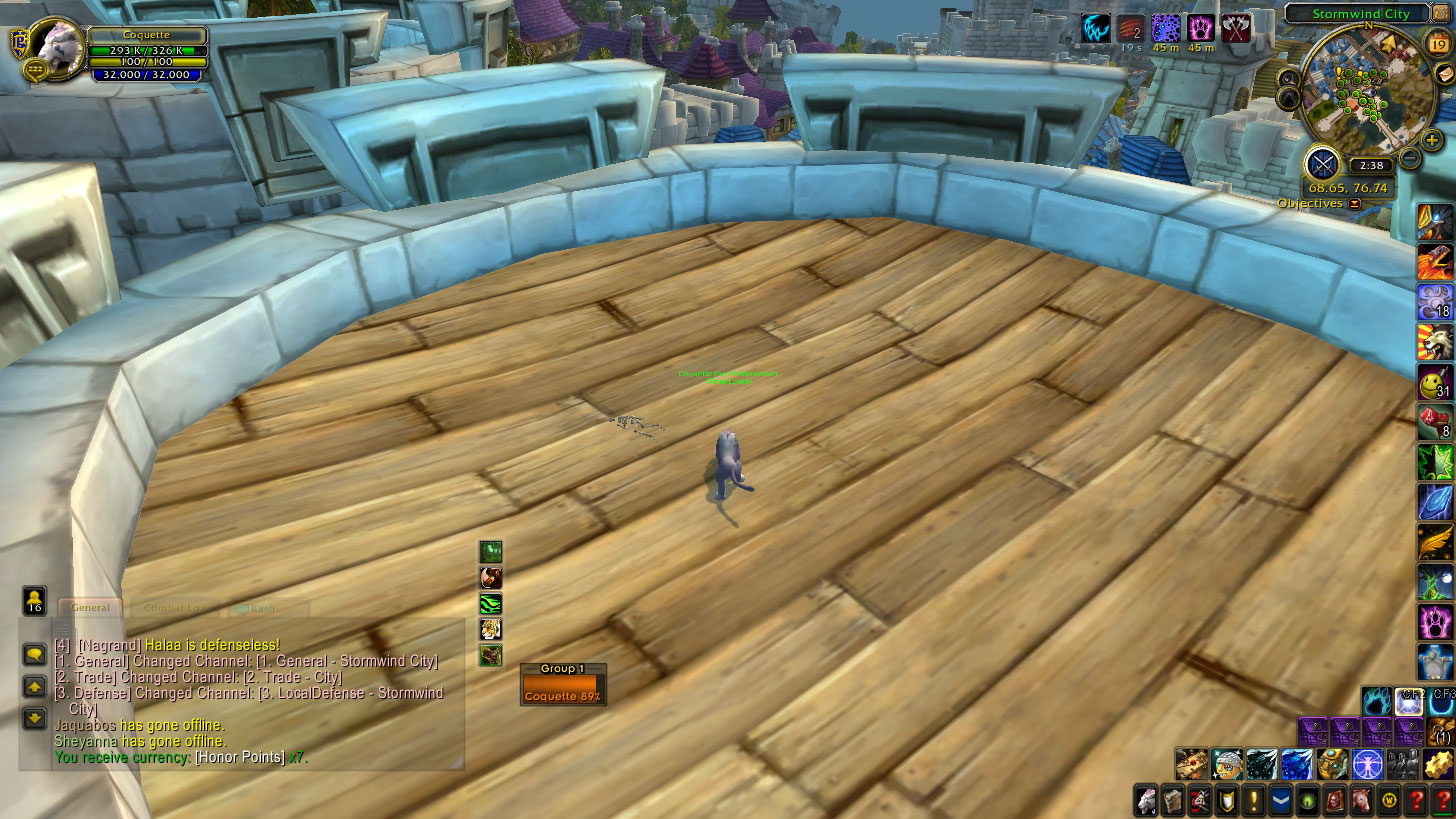Image resolution: width=1456 pixels, height=819 pixels.
Task: Open the chat speech bubble menu
Action: coord(35,655)
